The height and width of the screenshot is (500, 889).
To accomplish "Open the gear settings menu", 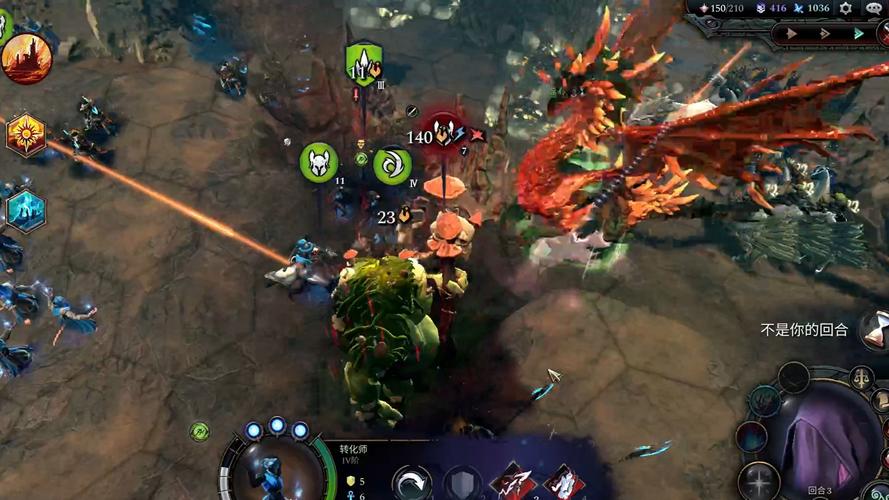I will 846,8.
